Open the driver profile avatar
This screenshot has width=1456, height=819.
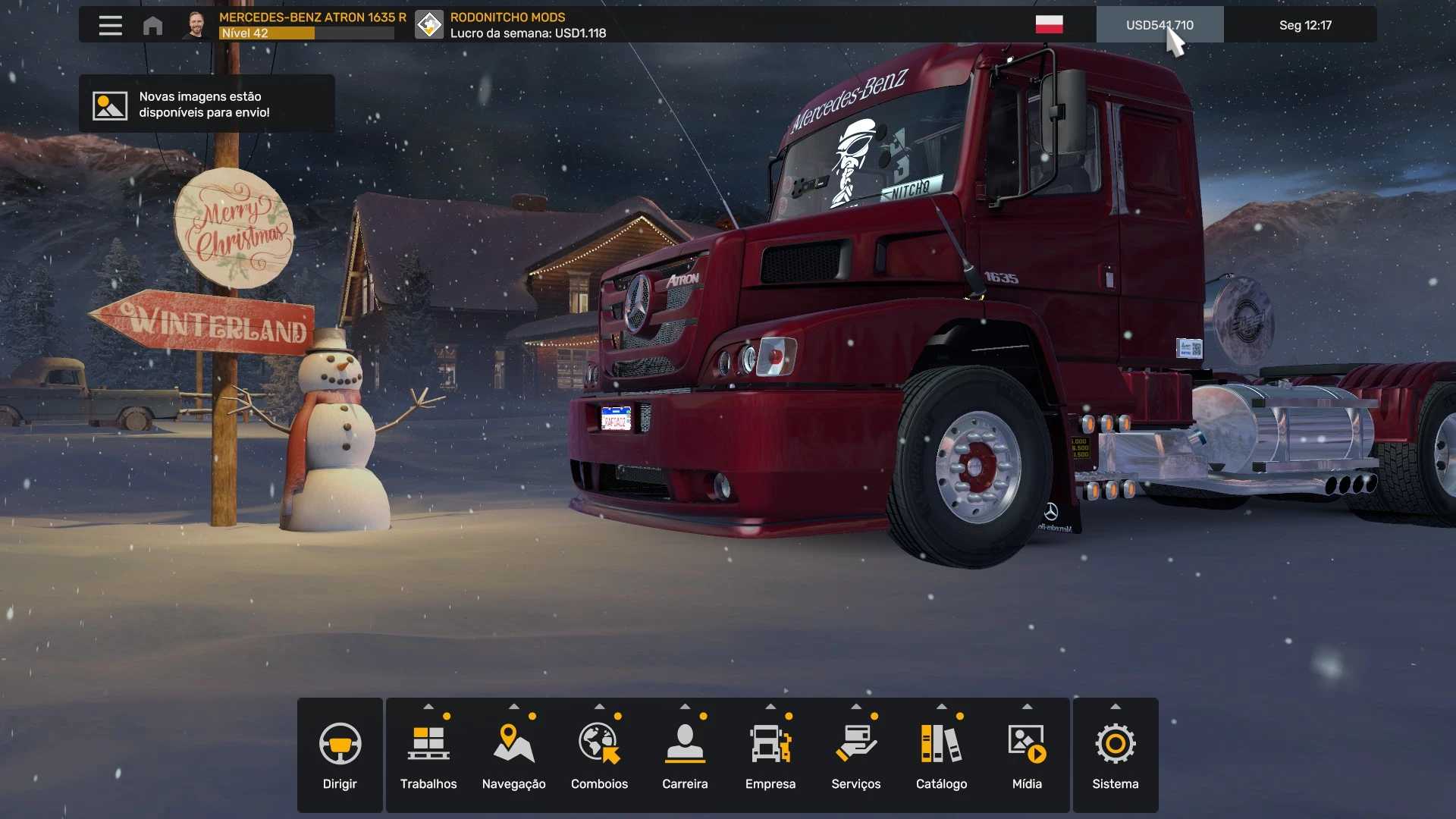[x=196, y=25]
